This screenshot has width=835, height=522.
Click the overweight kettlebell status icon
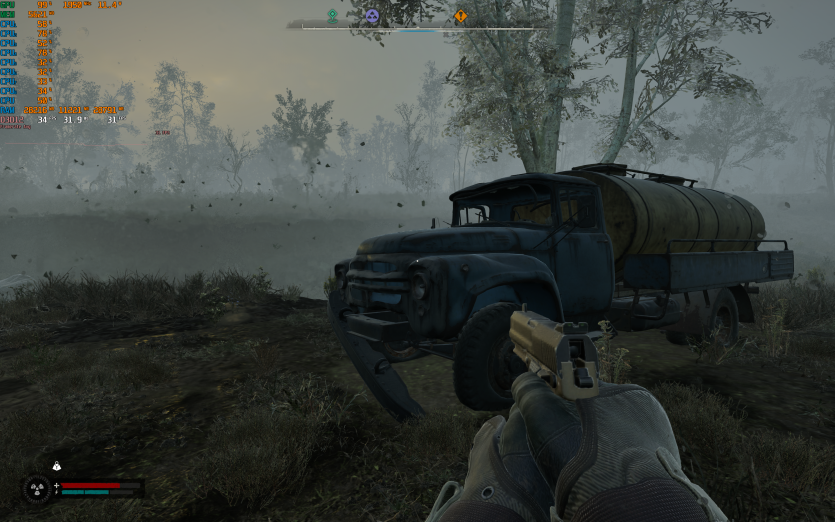[57, 466]
